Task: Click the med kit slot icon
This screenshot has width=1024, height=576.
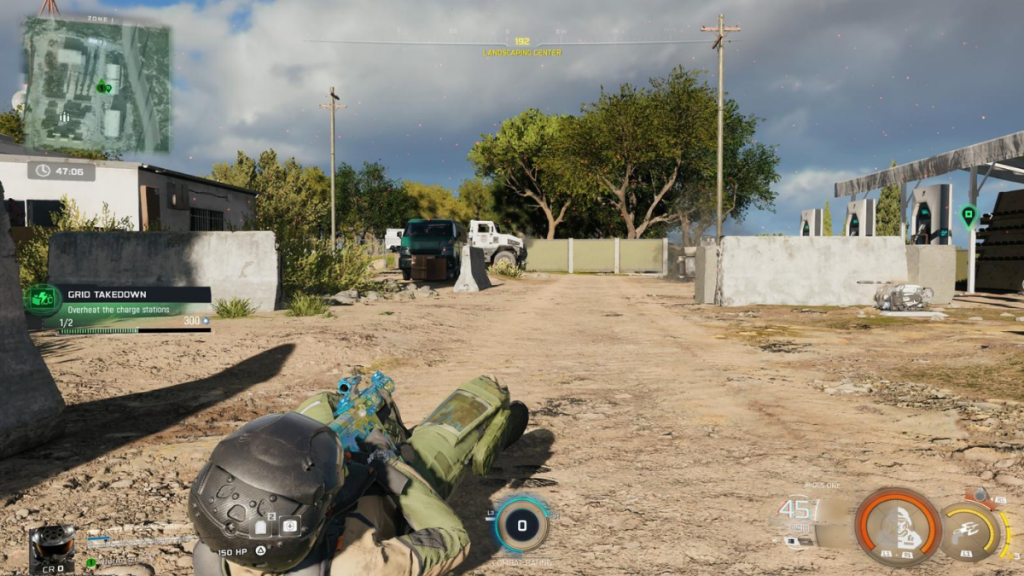Action: click(x=290, y=526)
